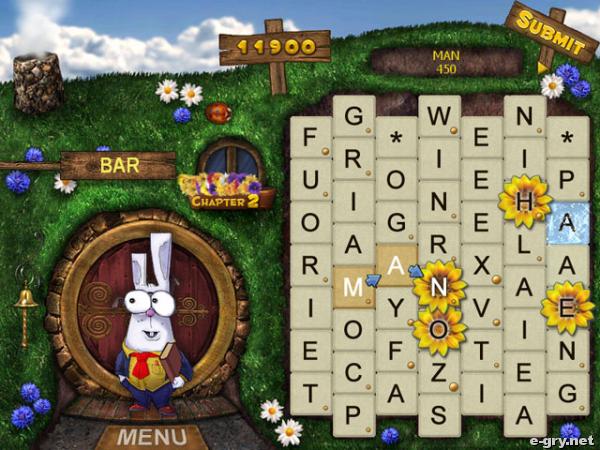Pick the letter S tile
The image size is (600, 450).
click(x=438, y=413)
